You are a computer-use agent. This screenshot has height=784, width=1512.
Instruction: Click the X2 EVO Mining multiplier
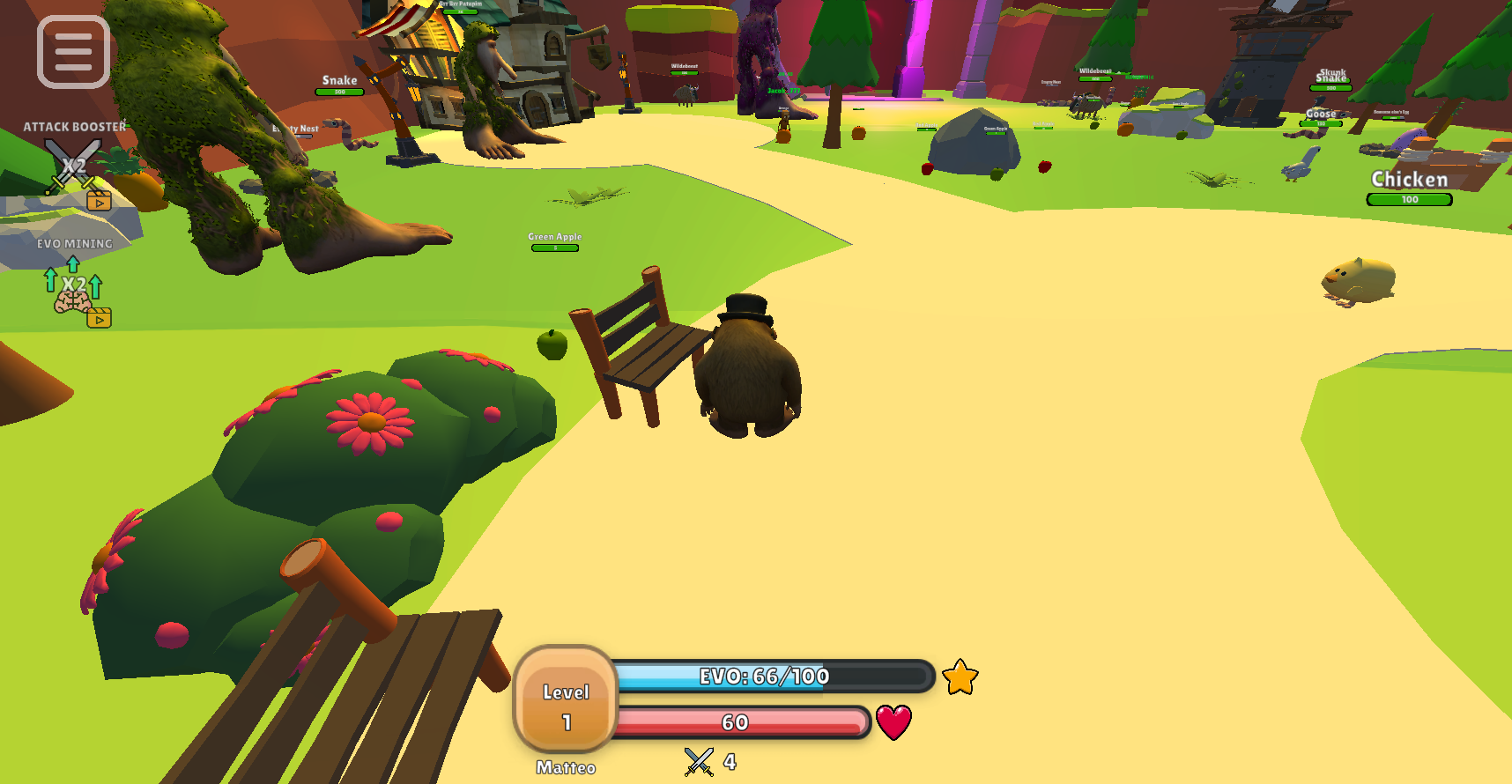[75, 284]
